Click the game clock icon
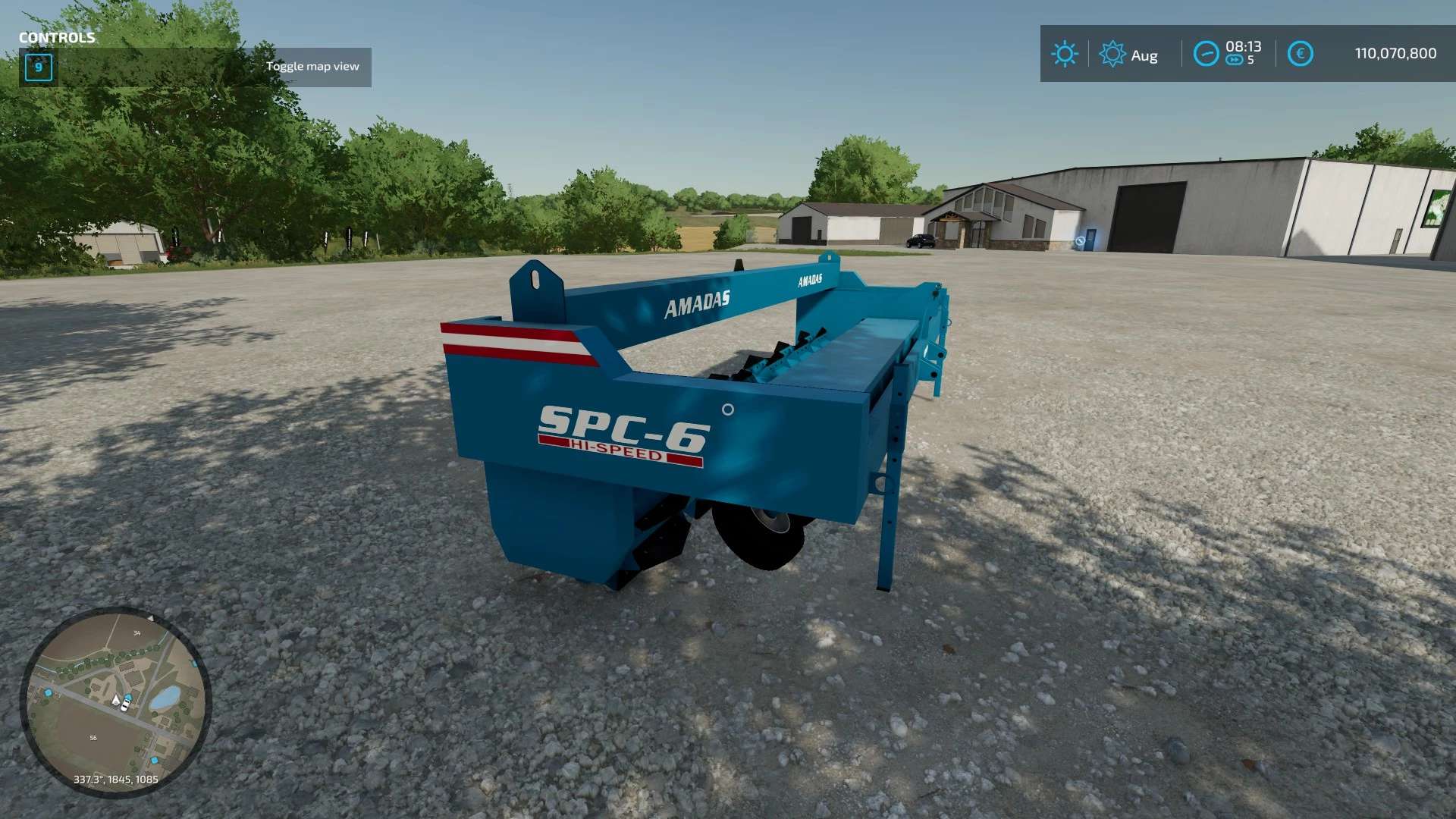The image size is (1456, 819). coord(1205,54)
